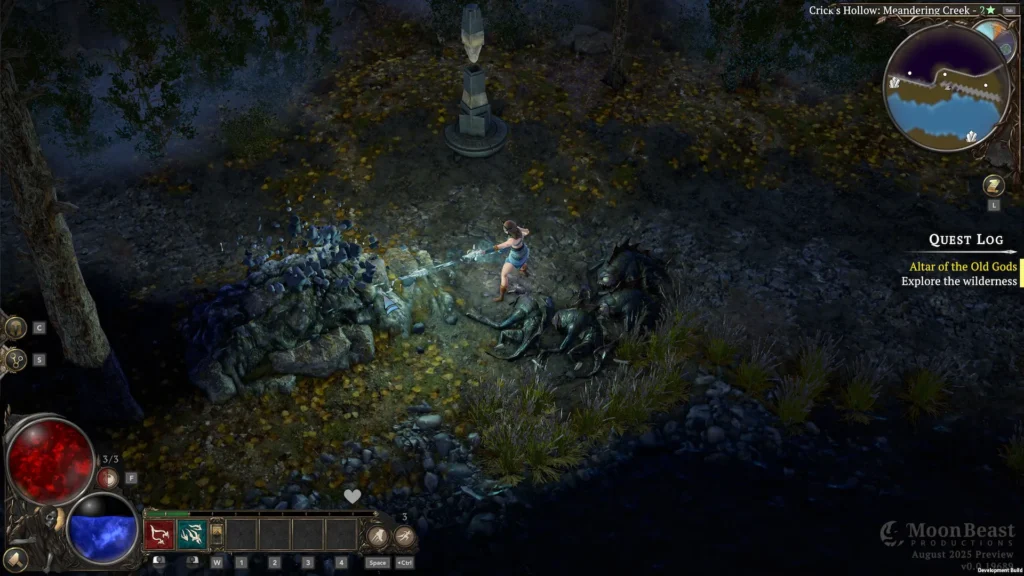The width and height of the screenshot is (1024, 576).
Task: Activate the teal multi-arrow skill slot
Action: pyautogui.click(x=192, y=535)
